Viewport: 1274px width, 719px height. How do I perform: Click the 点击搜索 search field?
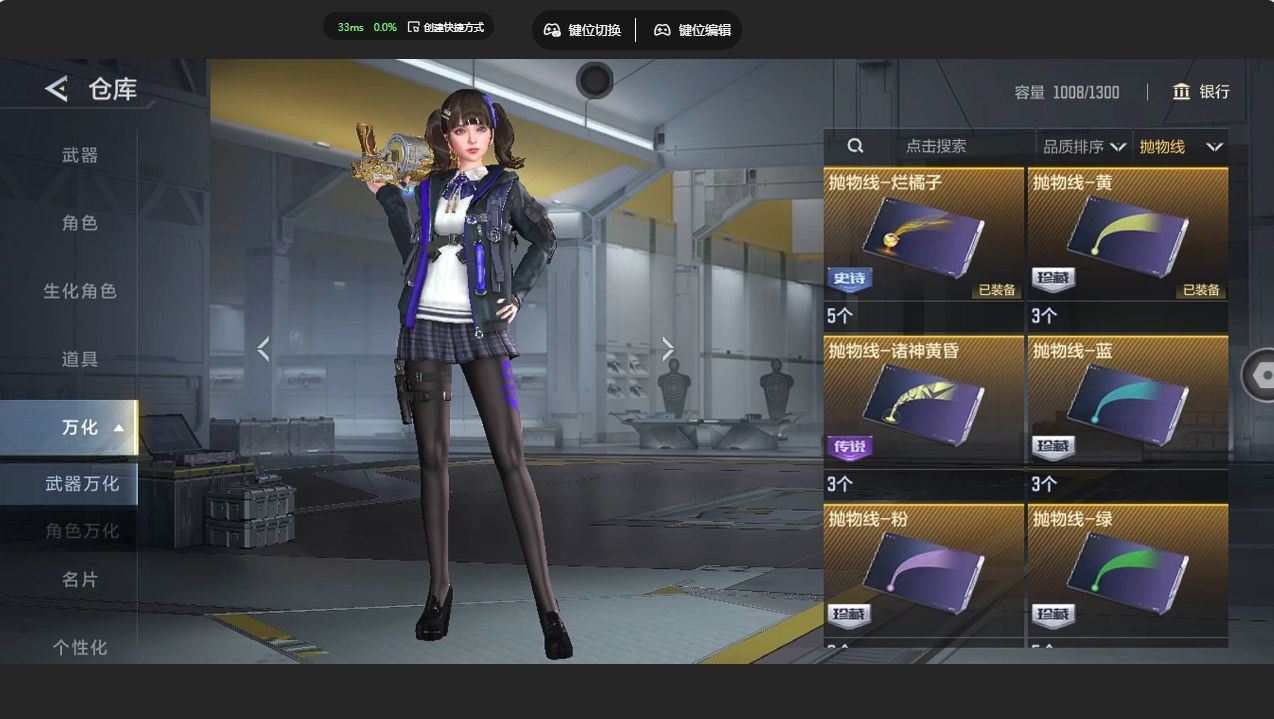tap(935, 146)
